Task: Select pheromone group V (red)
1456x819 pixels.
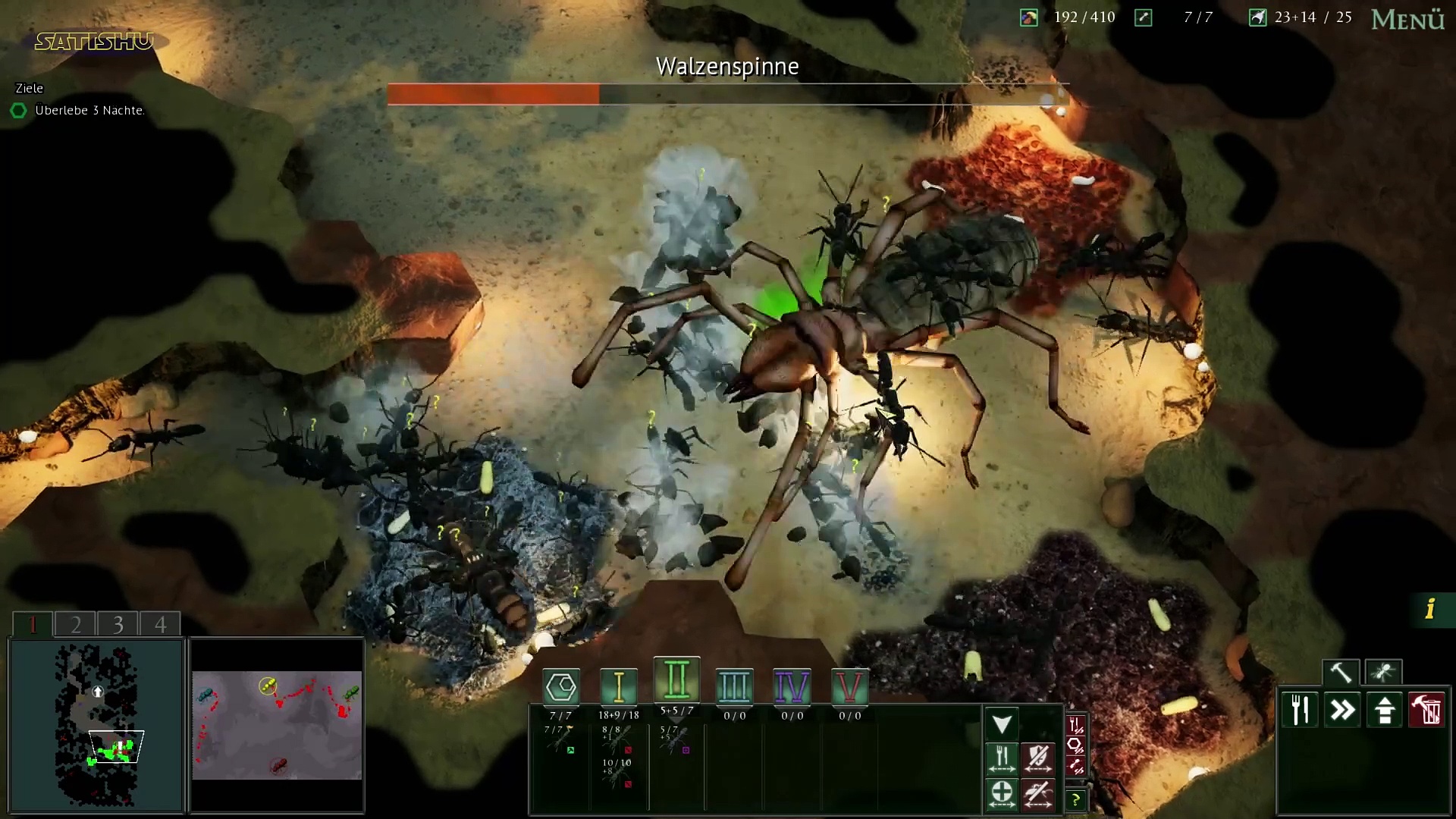Action: point(849,687)
